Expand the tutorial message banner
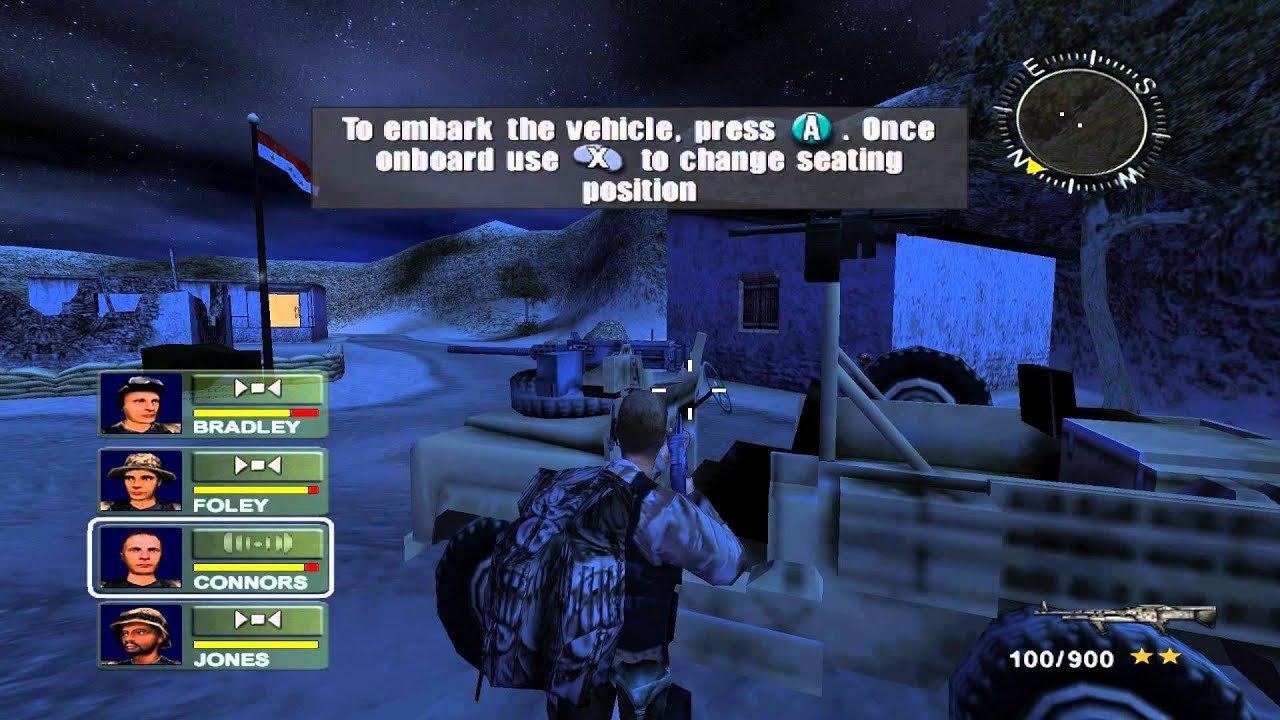 point(628,155)
